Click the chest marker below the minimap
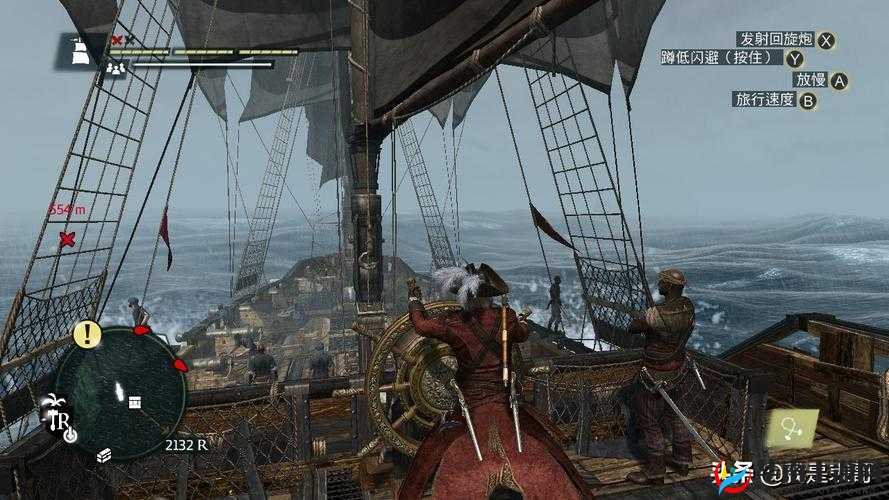The height and width of the screenshot is (500, 889). pyautogui.click(x=103, y=455)
